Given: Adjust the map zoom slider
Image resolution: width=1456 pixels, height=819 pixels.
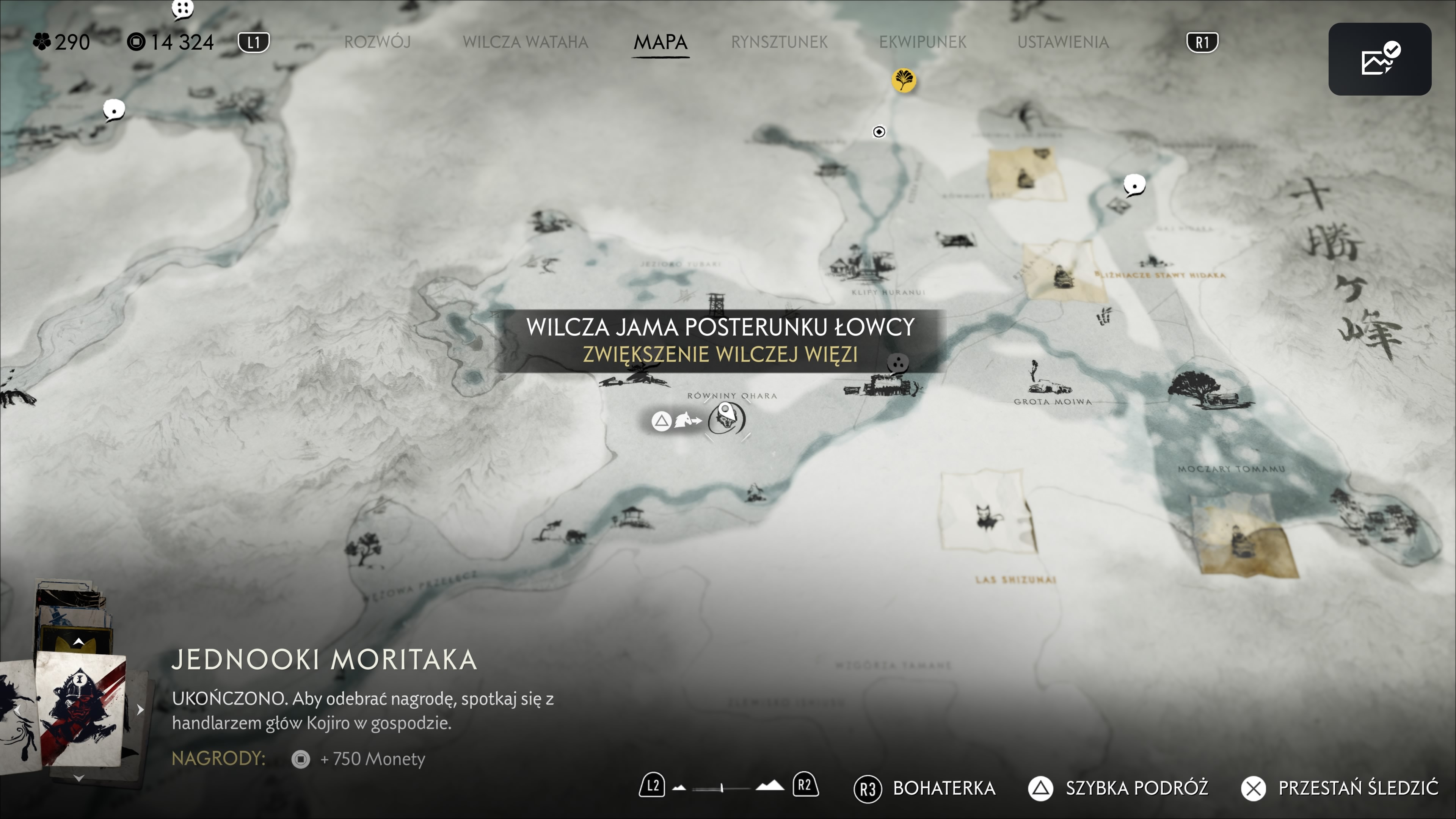Looking at the screenshot, I should point(722,788).
